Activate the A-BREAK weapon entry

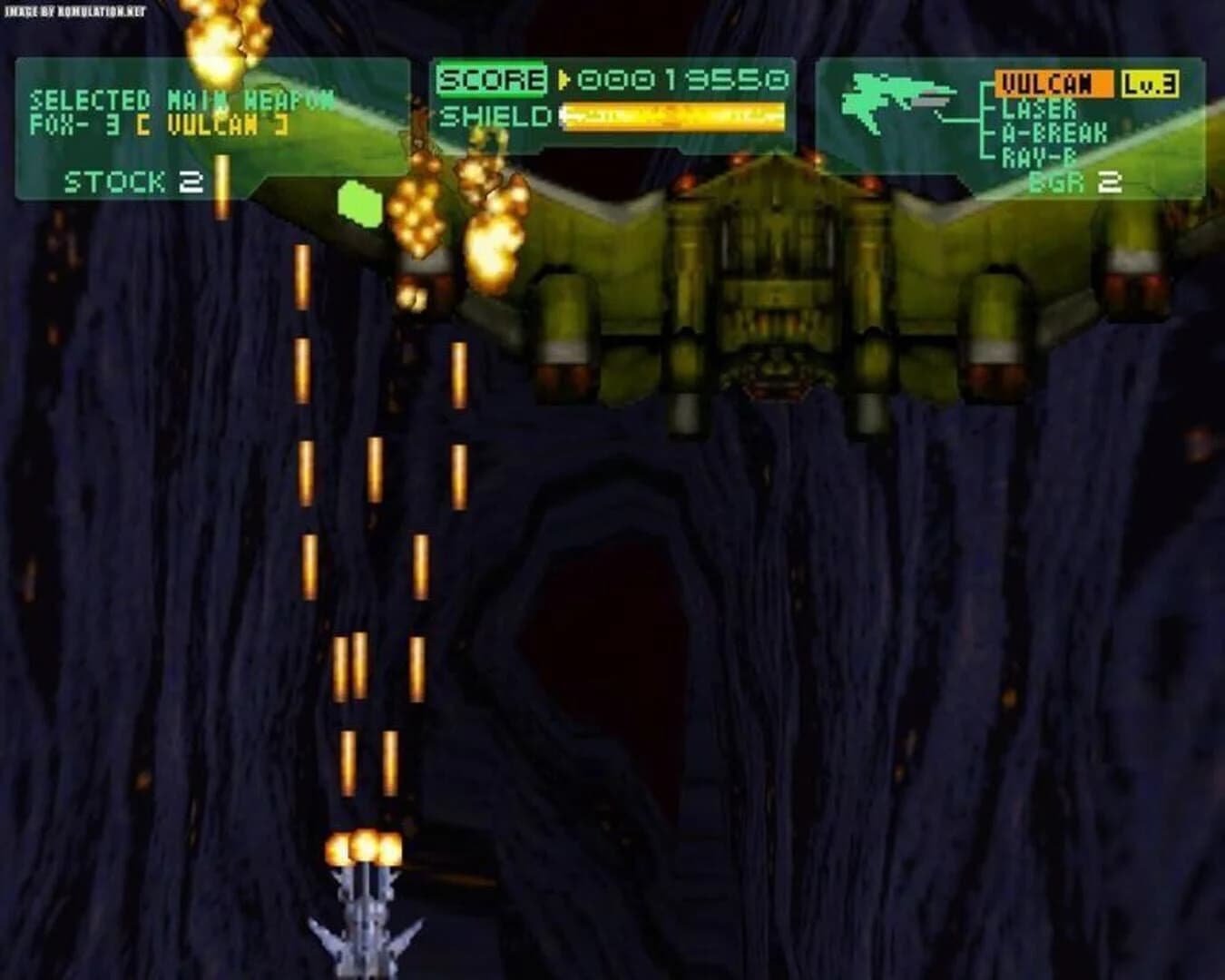pyautogui.click(x=1054, y=132)
